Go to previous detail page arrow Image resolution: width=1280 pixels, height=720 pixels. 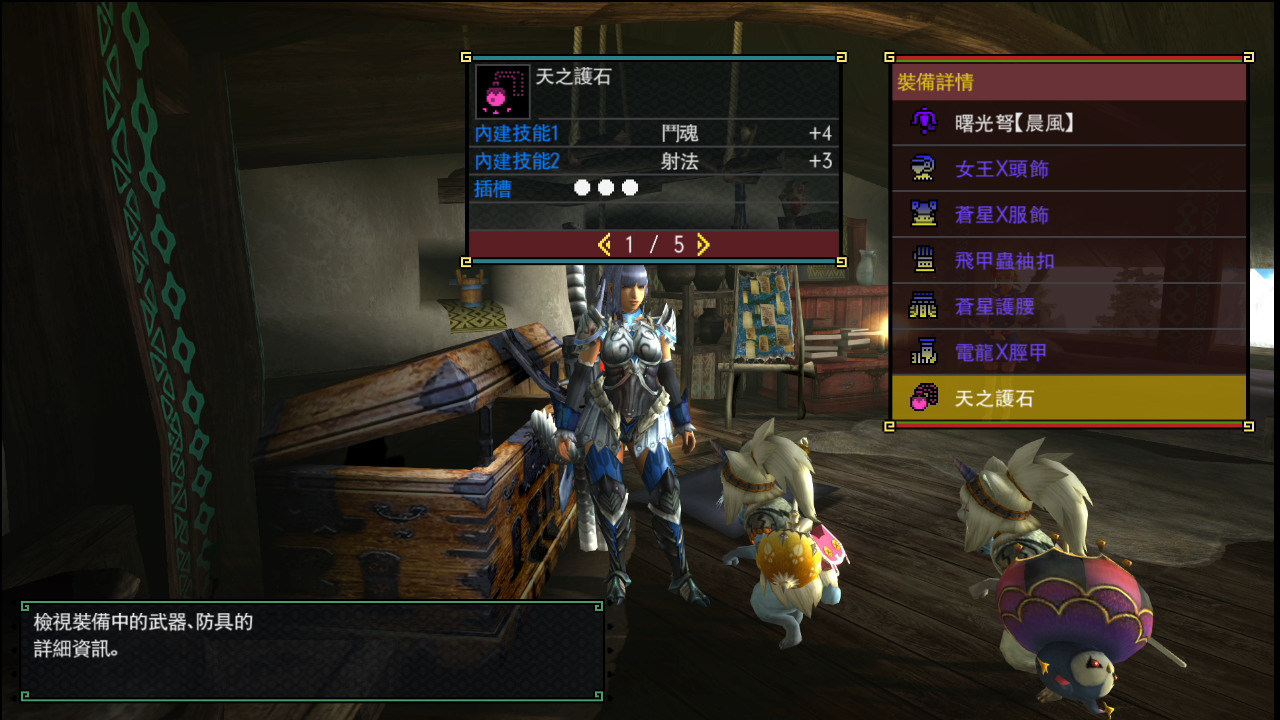[x=604, y=244]
